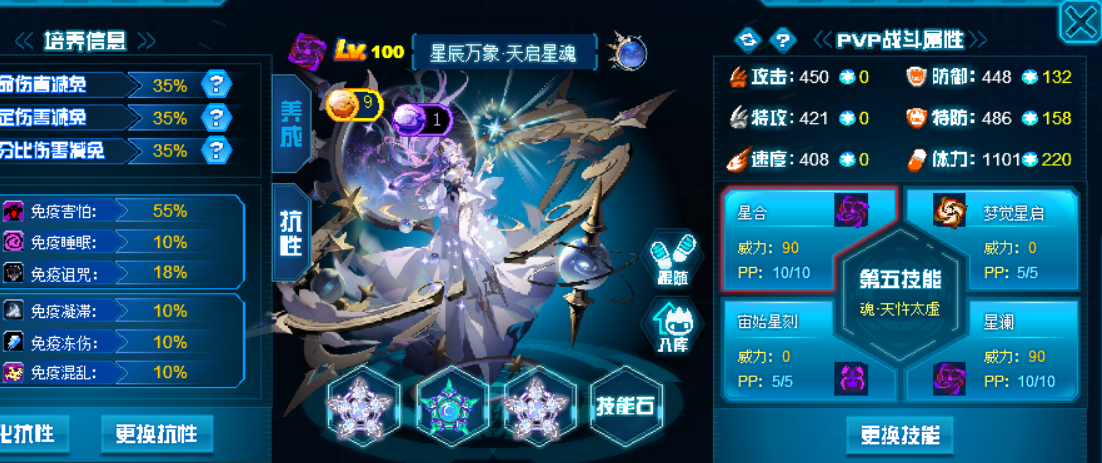Click the purple orb counter showing 1
The image size is (1102, 463).
tap(421, 121)
